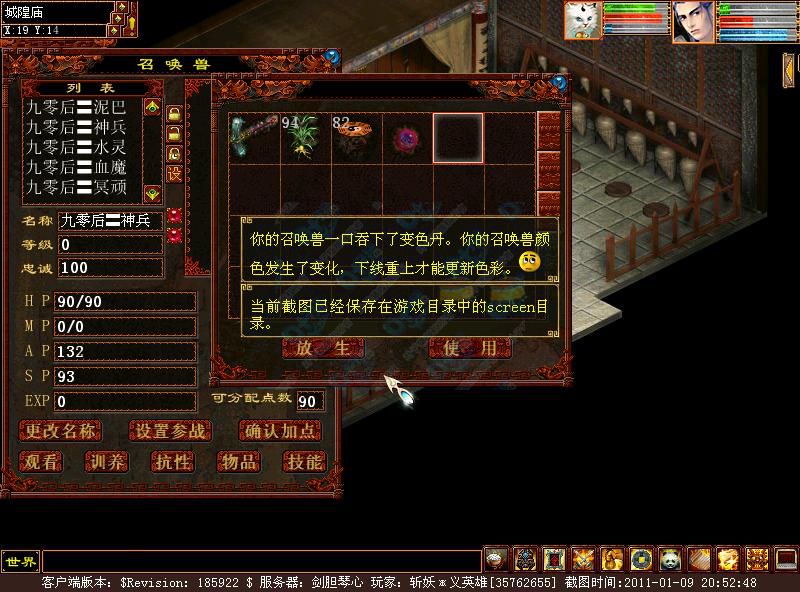This screenshot has width=800, height=592.
Task: Close the item window with blue orb
Action: tap(559, 84)
